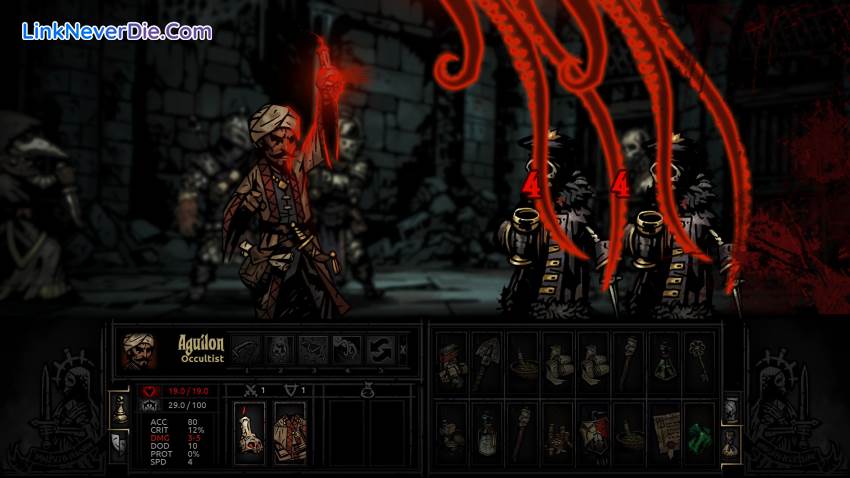850x478 pixels.
Task: Open the map tab beside the inventory
Action: pos(730,408)
